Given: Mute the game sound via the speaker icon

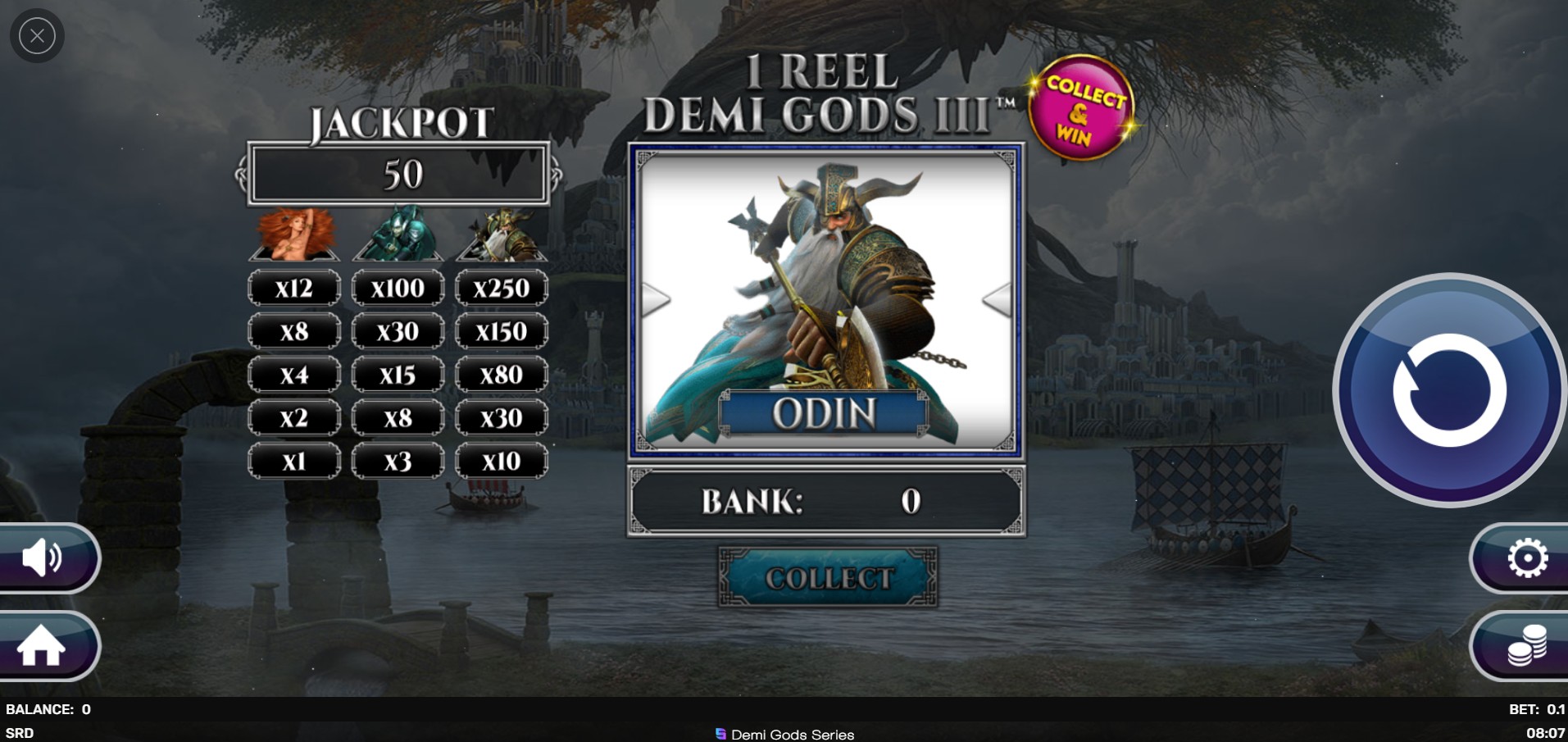Looking at the screenshot, I should (x=42, y=558).
